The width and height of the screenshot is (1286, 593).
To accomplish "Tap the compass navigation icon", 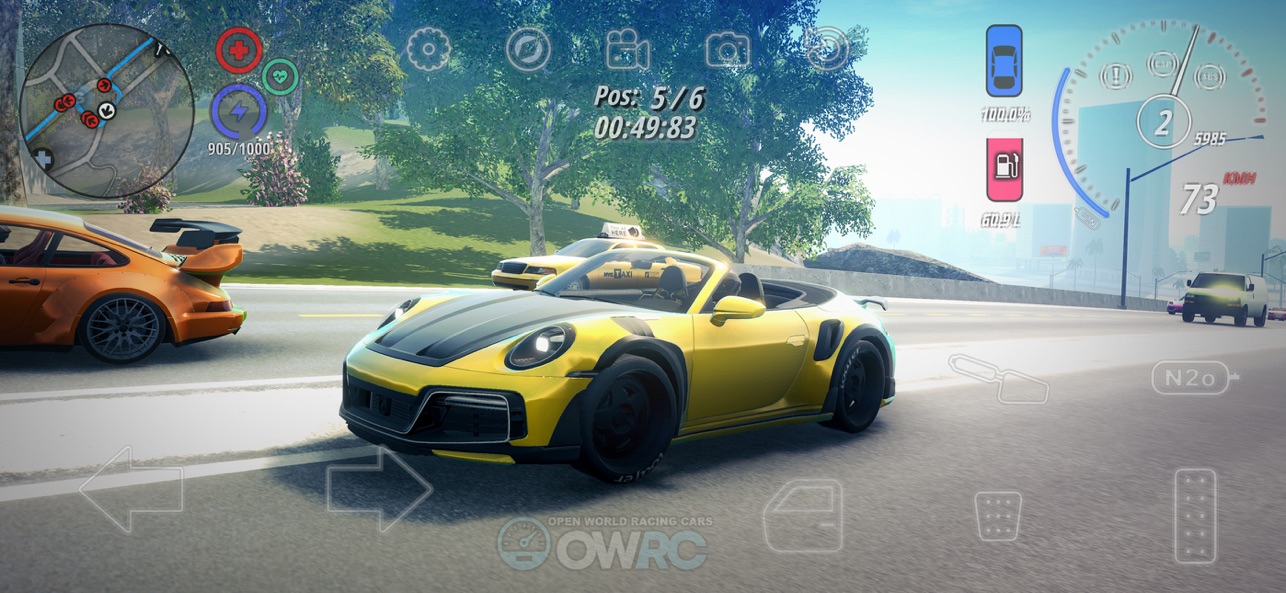I will 528,49.
